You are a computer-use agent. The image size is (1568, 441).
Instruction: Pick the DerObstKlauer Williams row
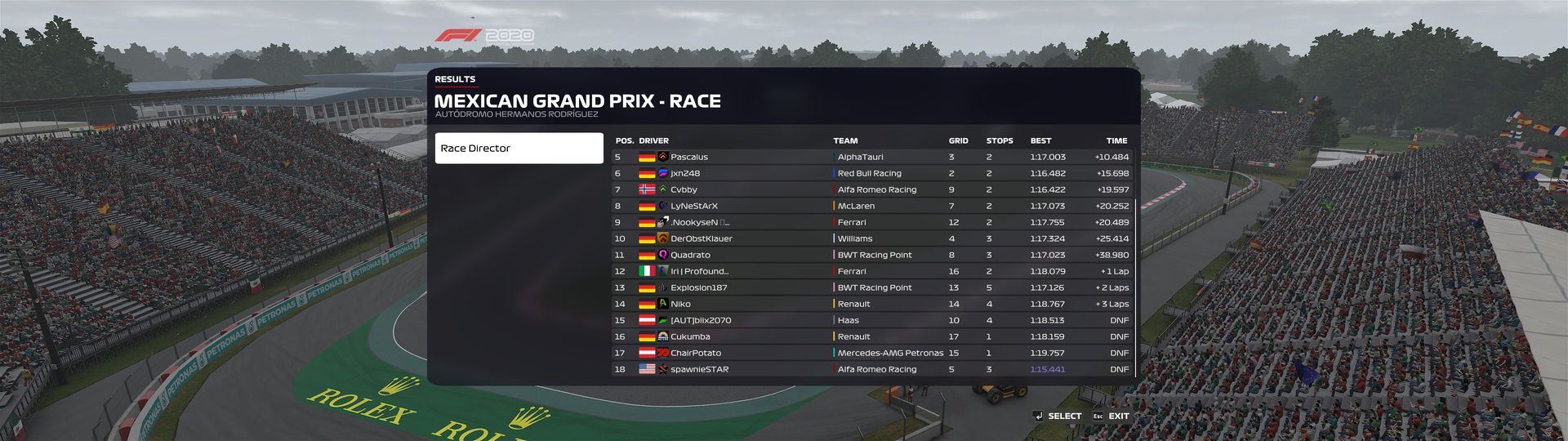pos(871,238)
